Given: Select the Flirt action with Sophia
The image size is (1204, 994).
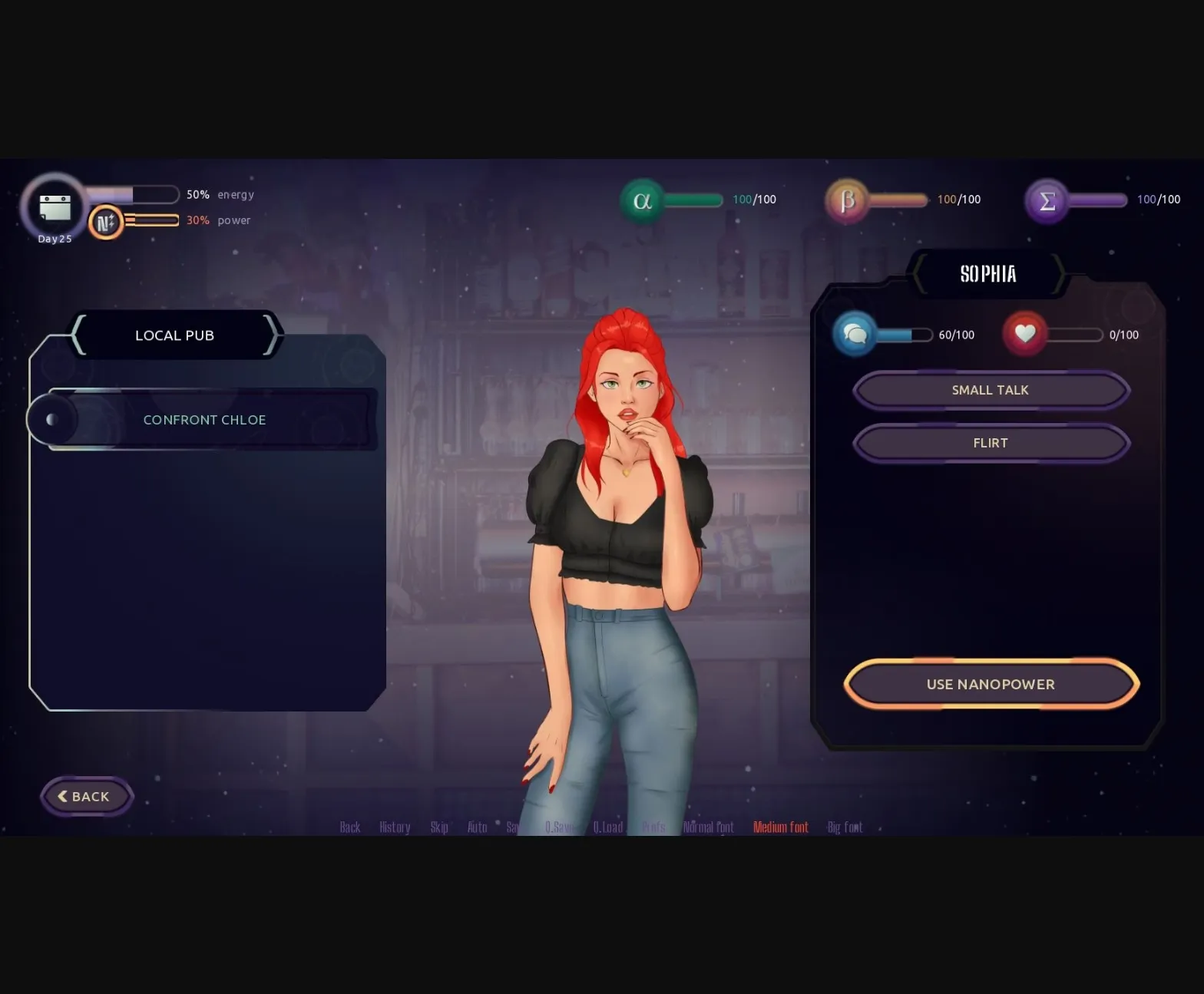Looking at the screenshot, I should coord(990,443).
